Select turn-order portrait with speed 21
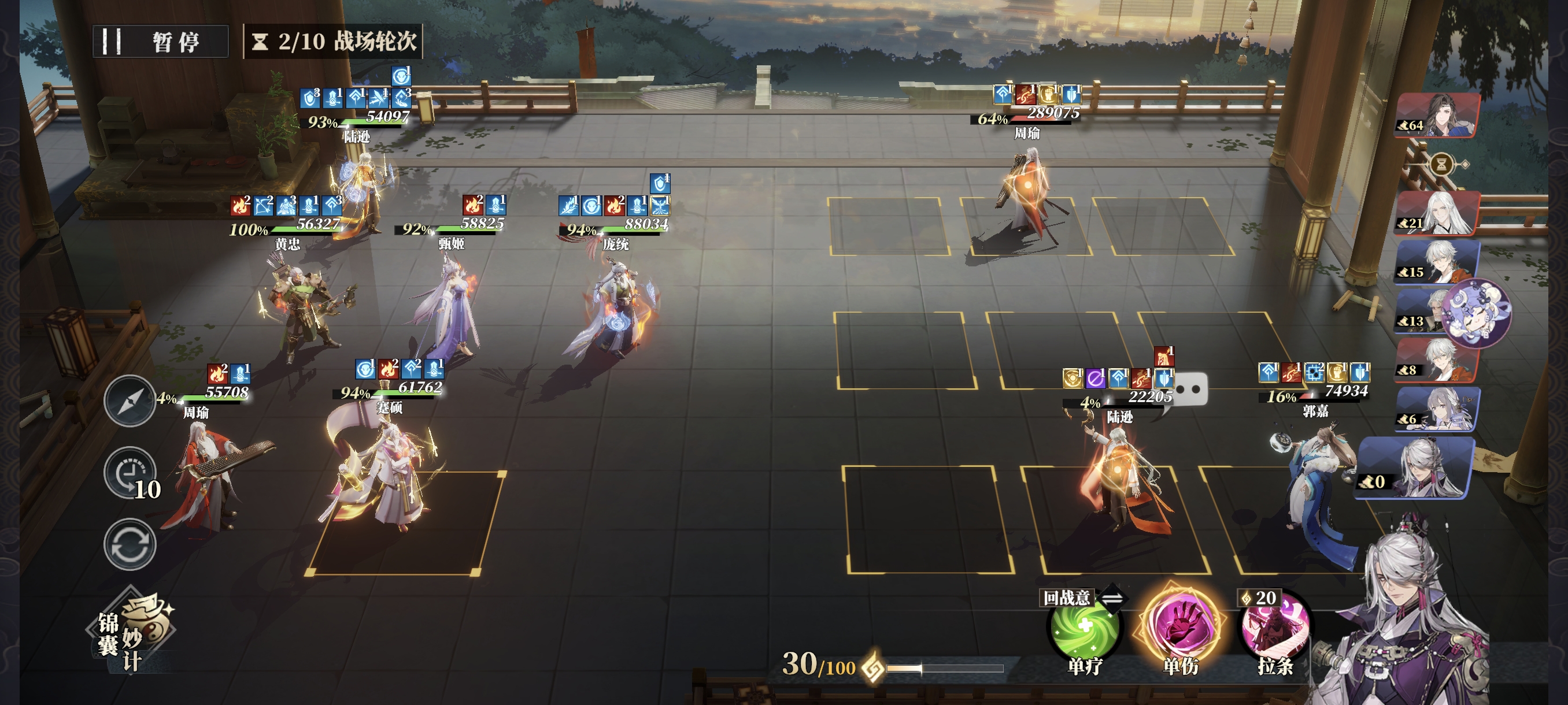Viewport: 1568px width, 705px height. [x=1437, y=213]
